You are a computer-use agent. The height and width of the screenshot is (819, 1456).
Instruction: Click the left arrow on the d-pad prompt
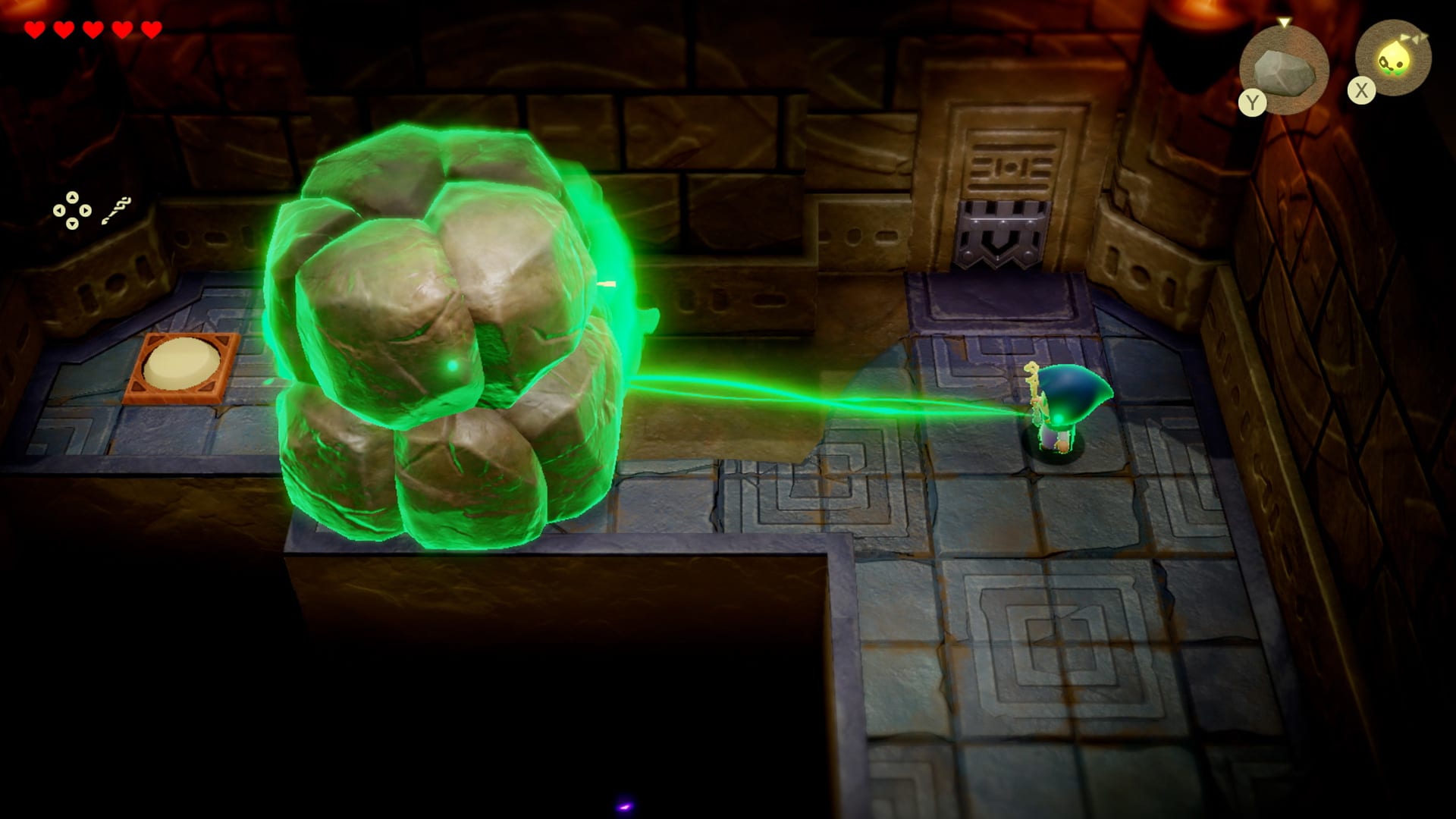point(58,211)
